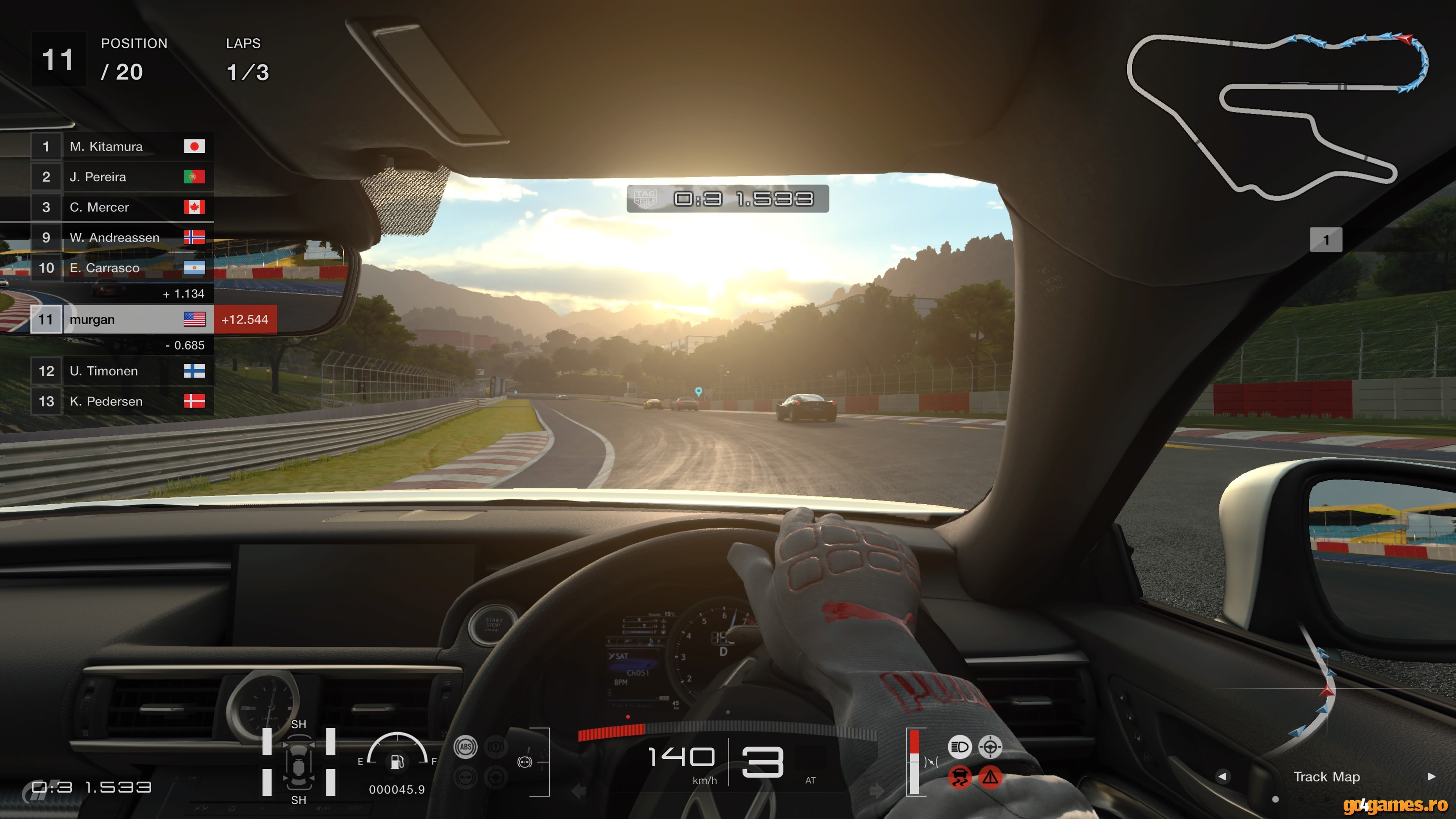The image size is (1456, 819).
Task: Click the steering wheel assist icon beside headlights
Action: tap(990, 747)
